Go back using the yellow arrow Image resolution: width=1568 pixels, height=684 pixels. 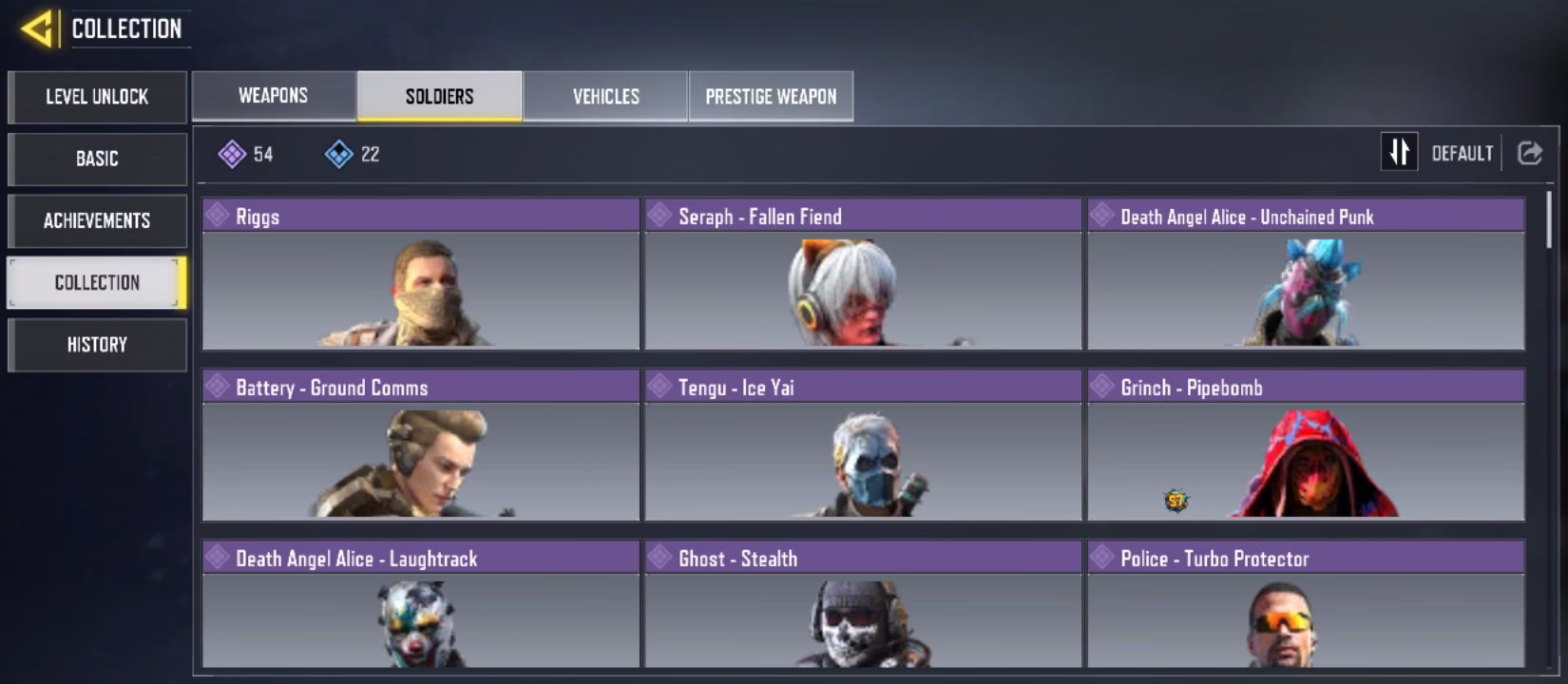tap(36, 28)
